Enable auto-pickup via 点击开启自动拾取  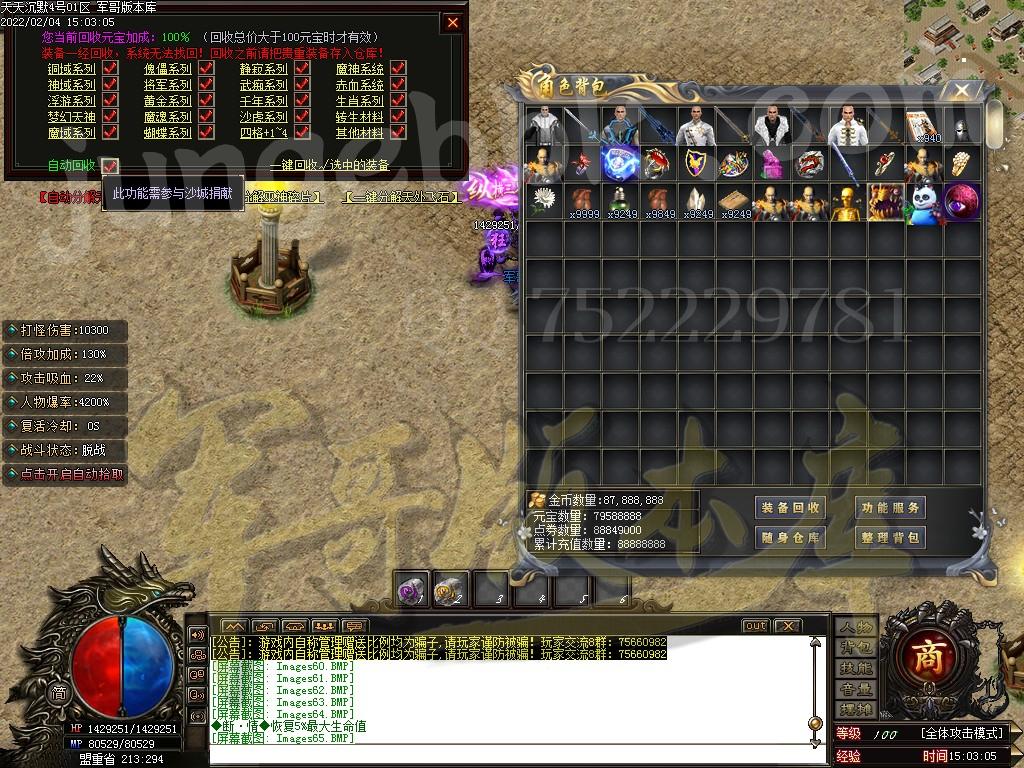(66, 474)
